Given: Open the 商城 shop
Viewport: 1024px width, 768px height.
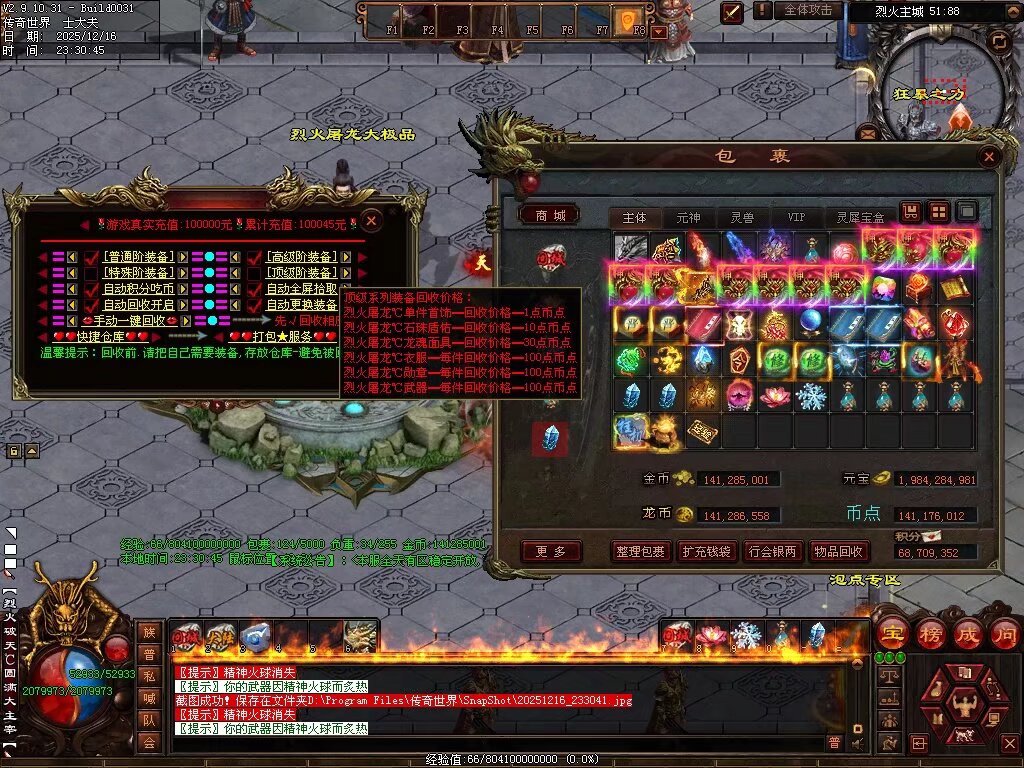Looking at the screenshot, I should (x=550, y=215).
